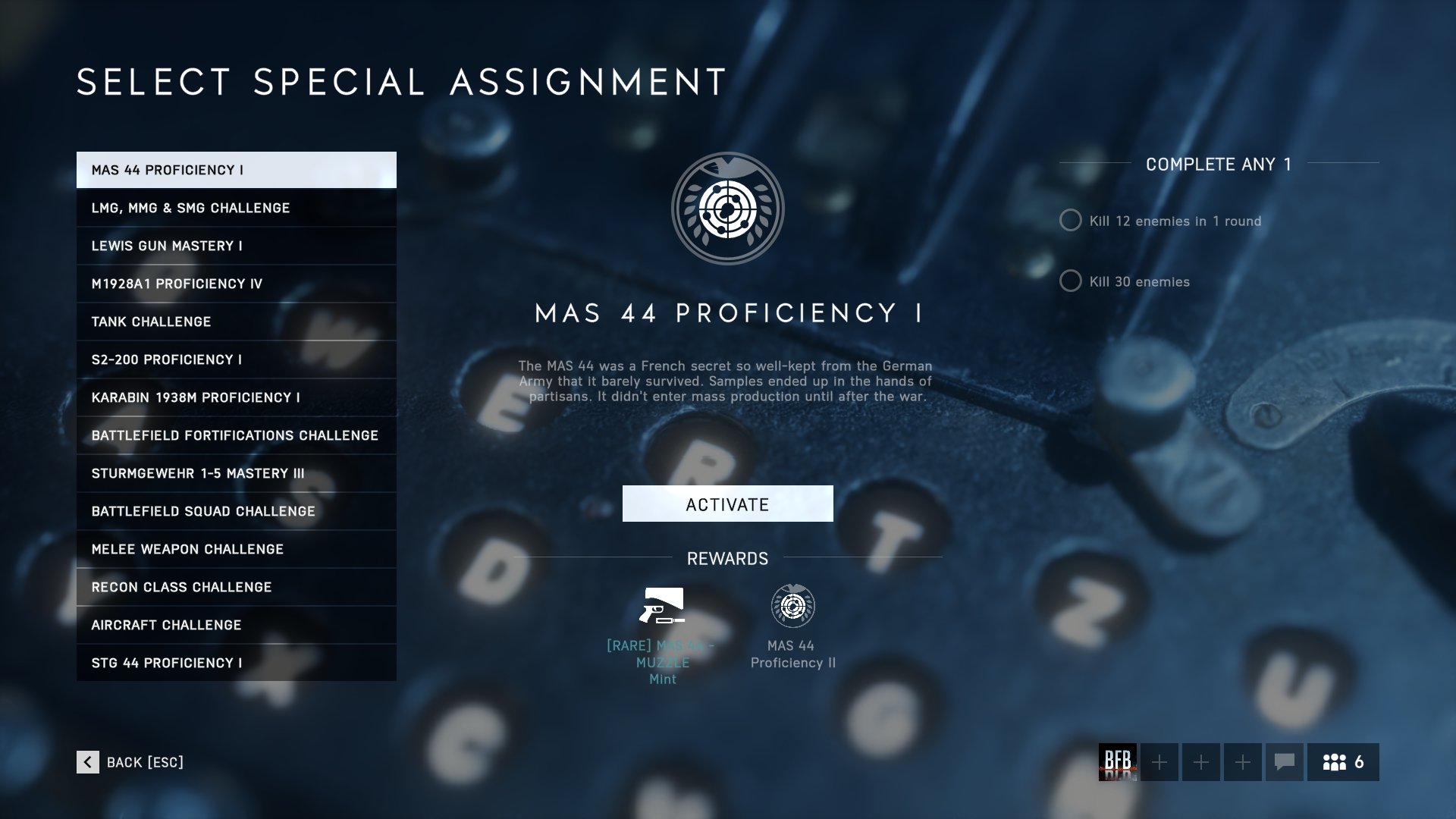Click the back arrow chevron icon
Screen dimensions: 1456x819
tap(89, 762)
